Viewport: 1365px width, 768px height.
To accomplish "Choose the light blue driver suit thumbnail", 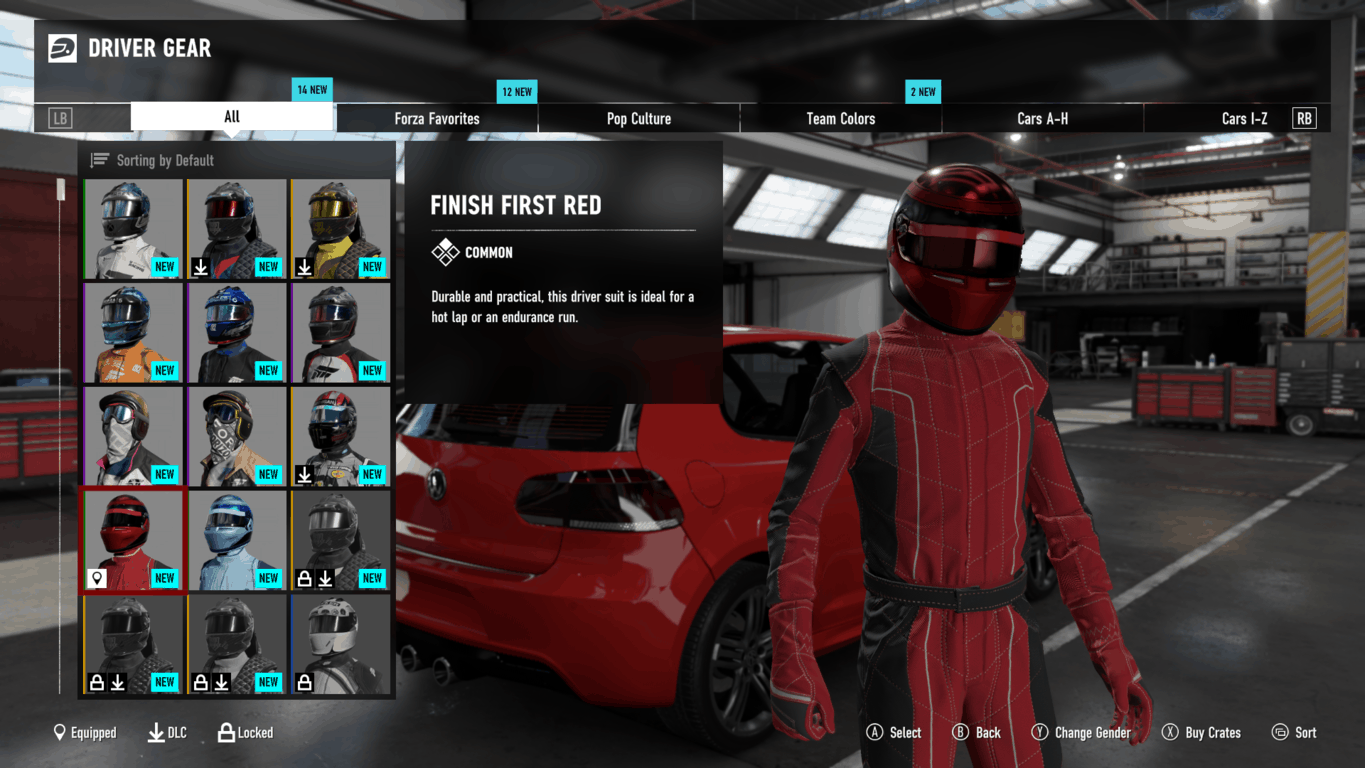I will click(x=237, y=540).
